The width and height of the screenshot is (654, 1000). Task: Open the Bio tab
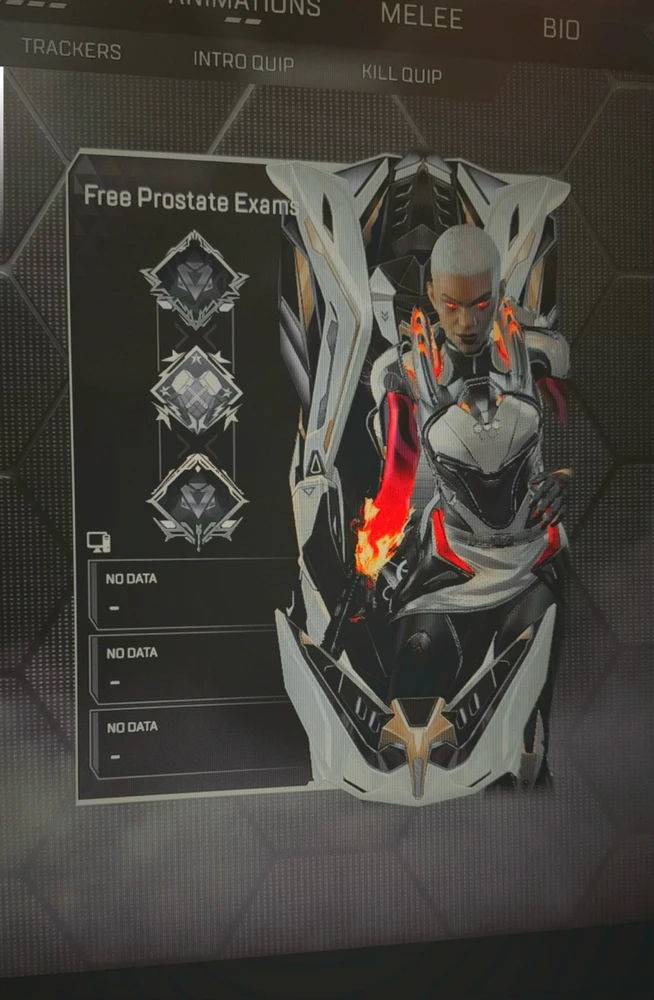[x=560, y=28]
